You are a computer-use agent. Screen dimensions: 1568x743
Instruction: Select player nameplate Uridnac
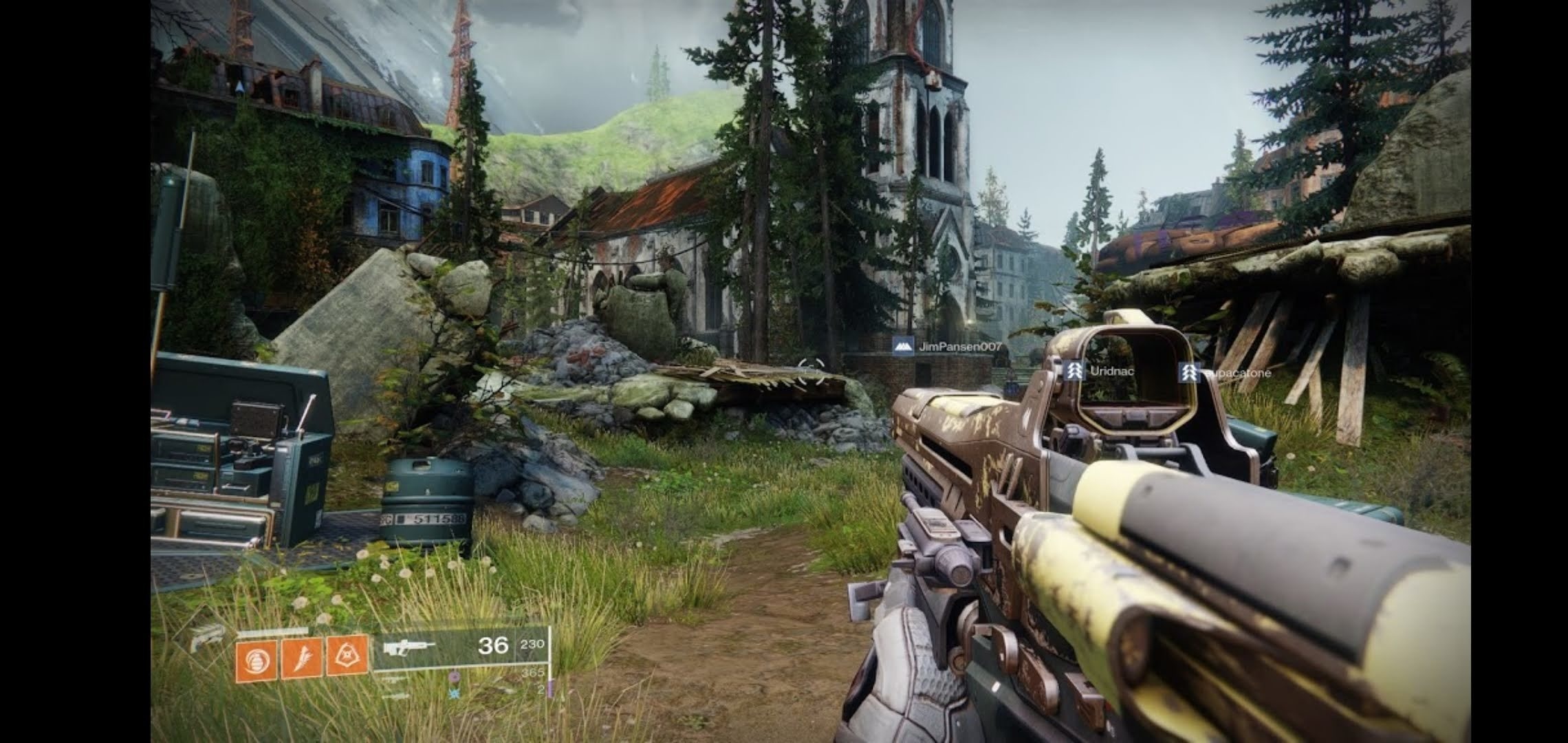[x=1100, y=371]
